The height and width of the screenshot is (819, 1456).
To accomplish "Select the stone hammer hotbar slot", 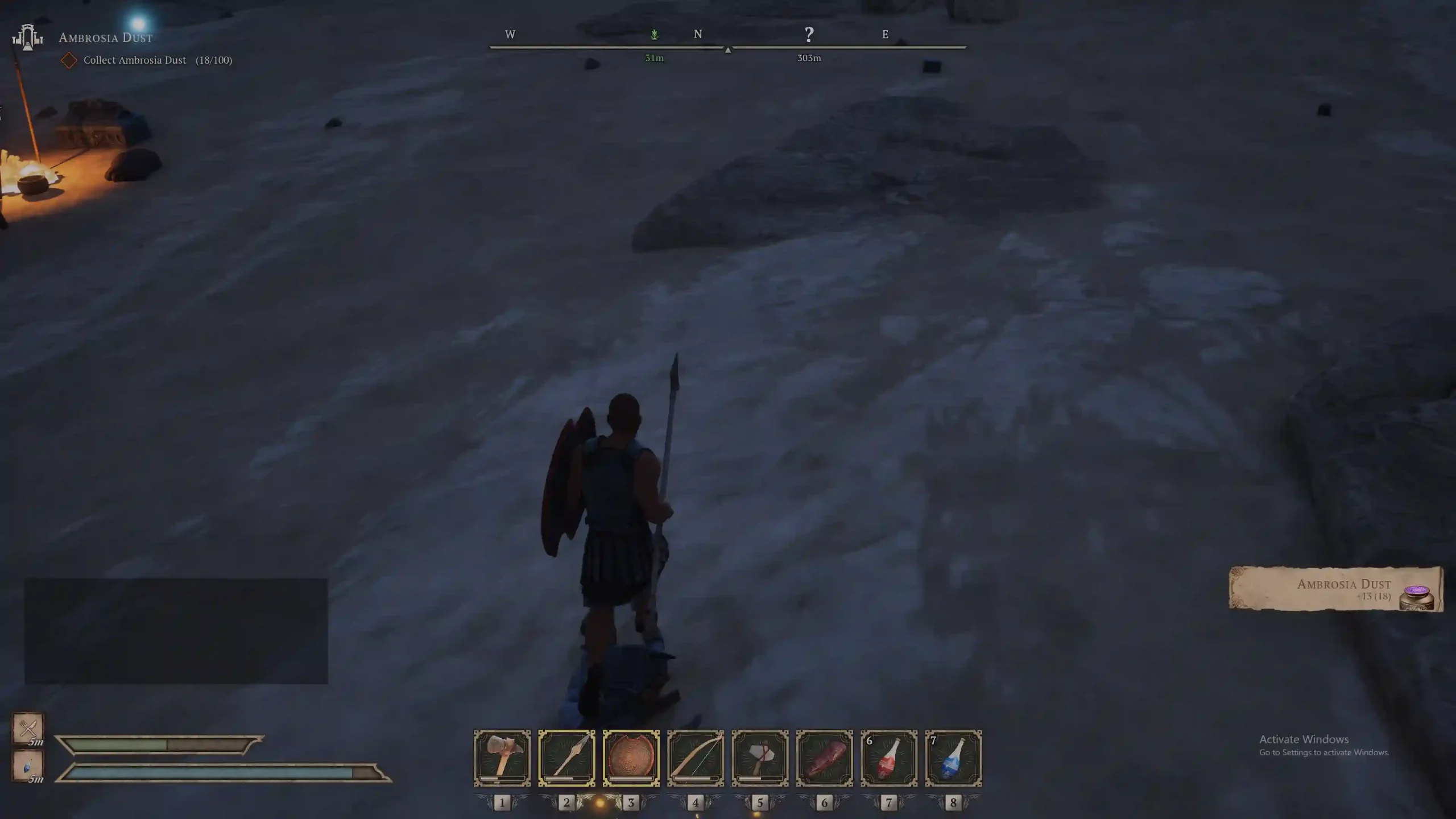I will (x=502, y=758).
